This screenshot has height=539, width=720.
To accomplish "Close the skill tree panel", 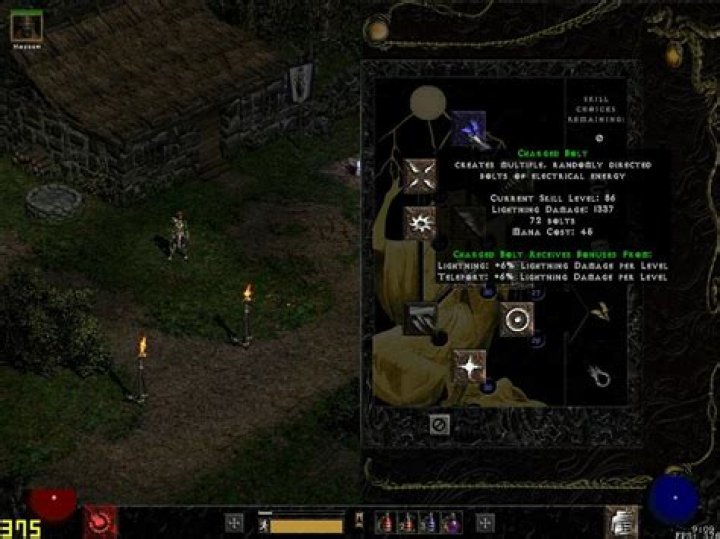I will tap(438, 424).
